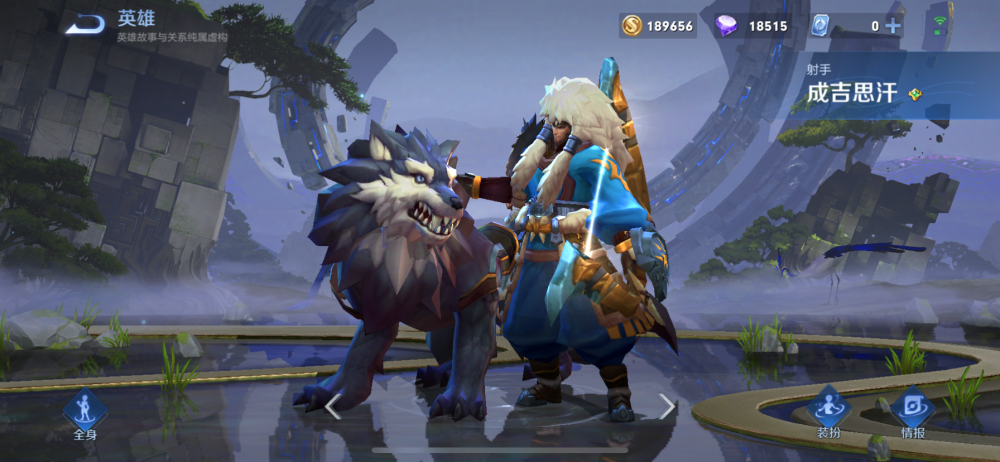Tap the blue voucher ticket icon
Image resolution: width=1000 pixels, height=462 pixels.
(x=821, y=26)
